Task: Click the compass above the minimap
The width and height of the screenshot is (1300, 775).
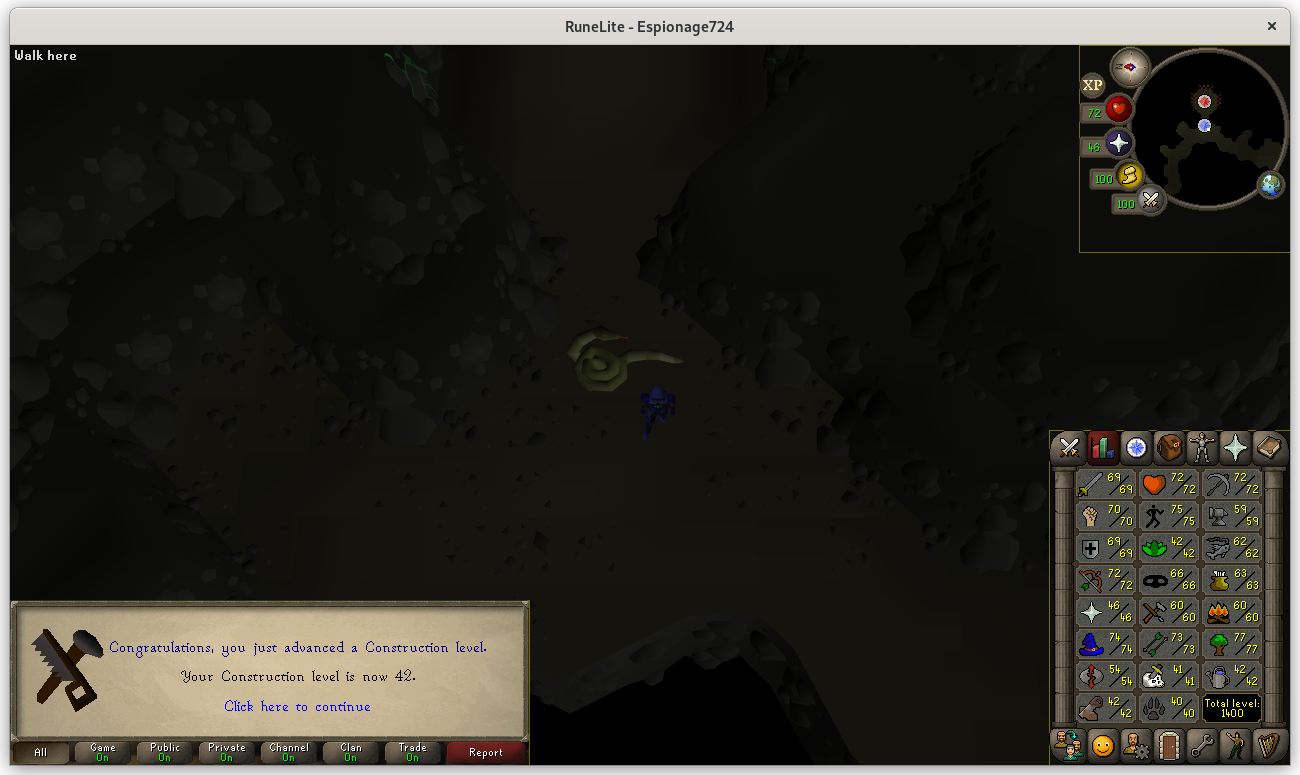Action: [x=1130, y=67]
